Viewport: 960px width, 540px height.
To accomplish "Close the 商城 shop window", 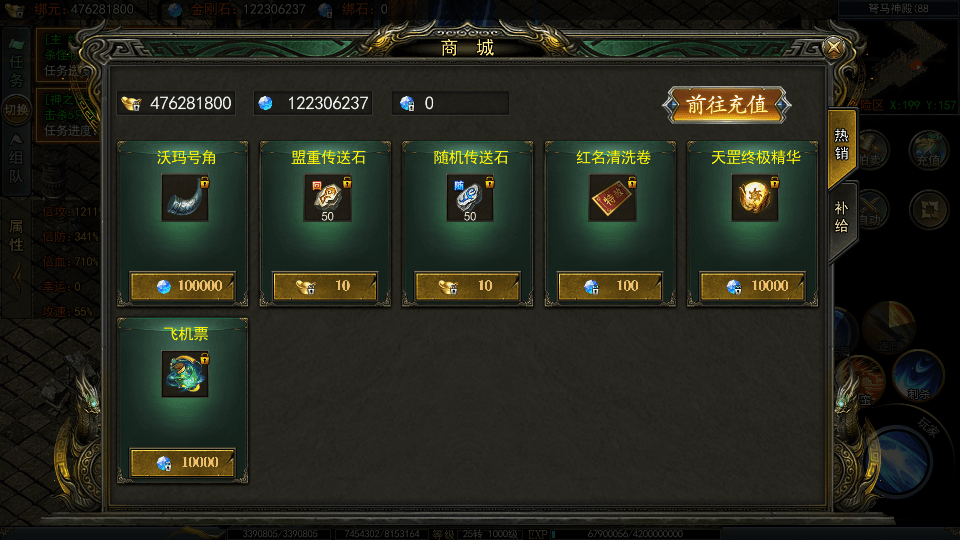I will pos(833,47).
